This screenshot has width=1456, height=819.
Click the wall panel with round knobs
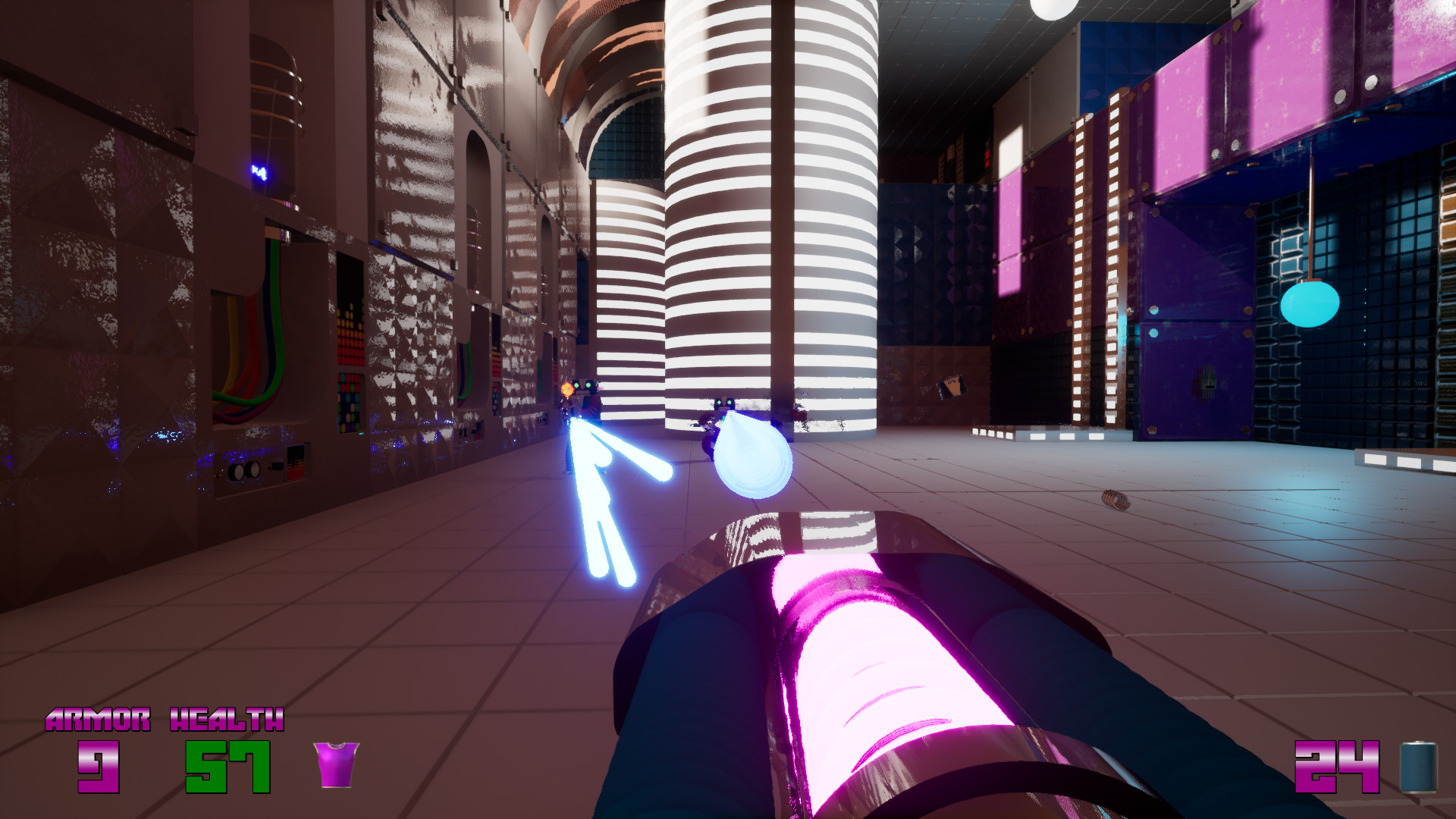pos(244,471)
